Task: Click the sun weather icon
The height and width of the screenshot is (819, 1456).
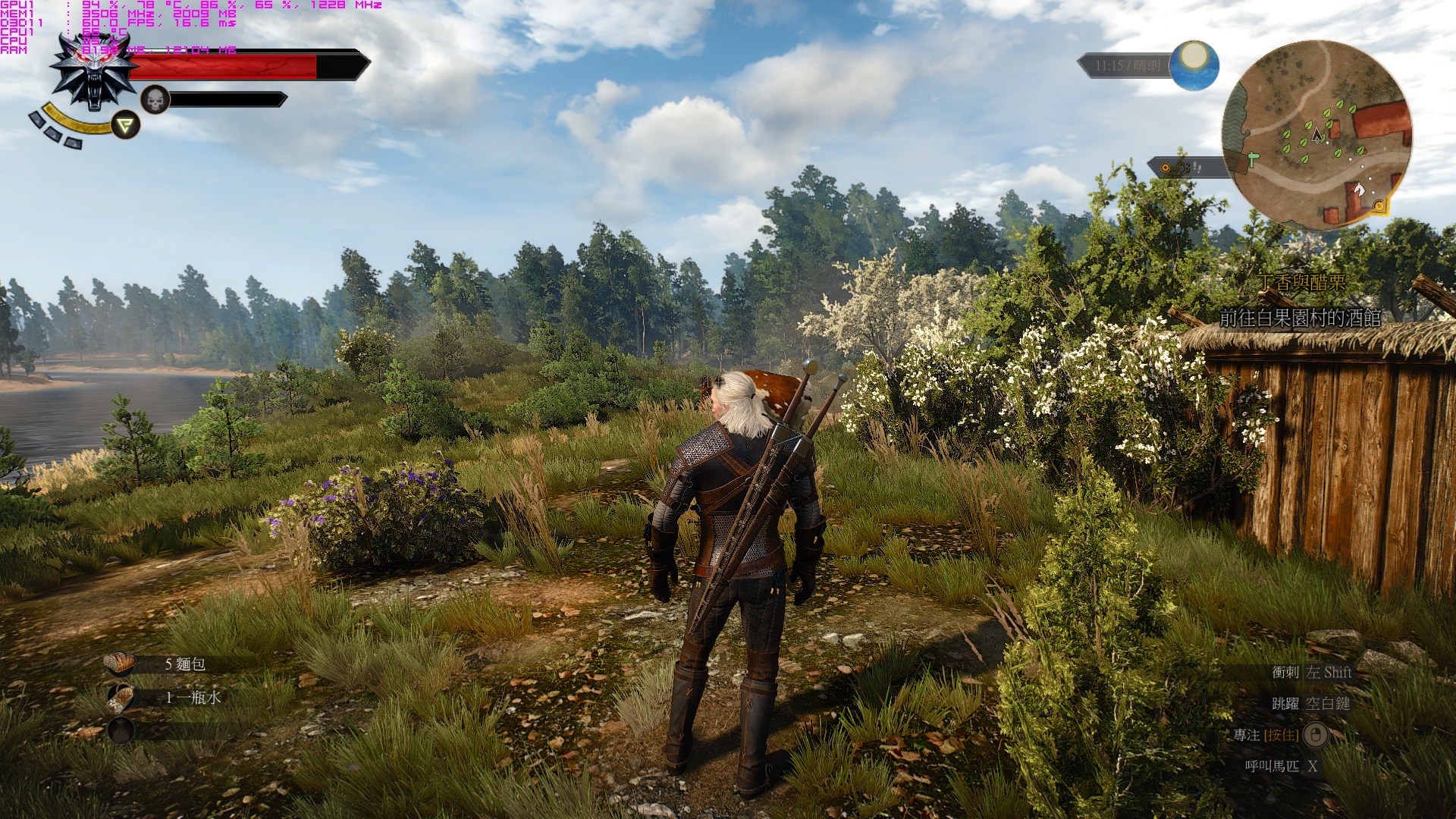Action: [x=1194, y=64]
